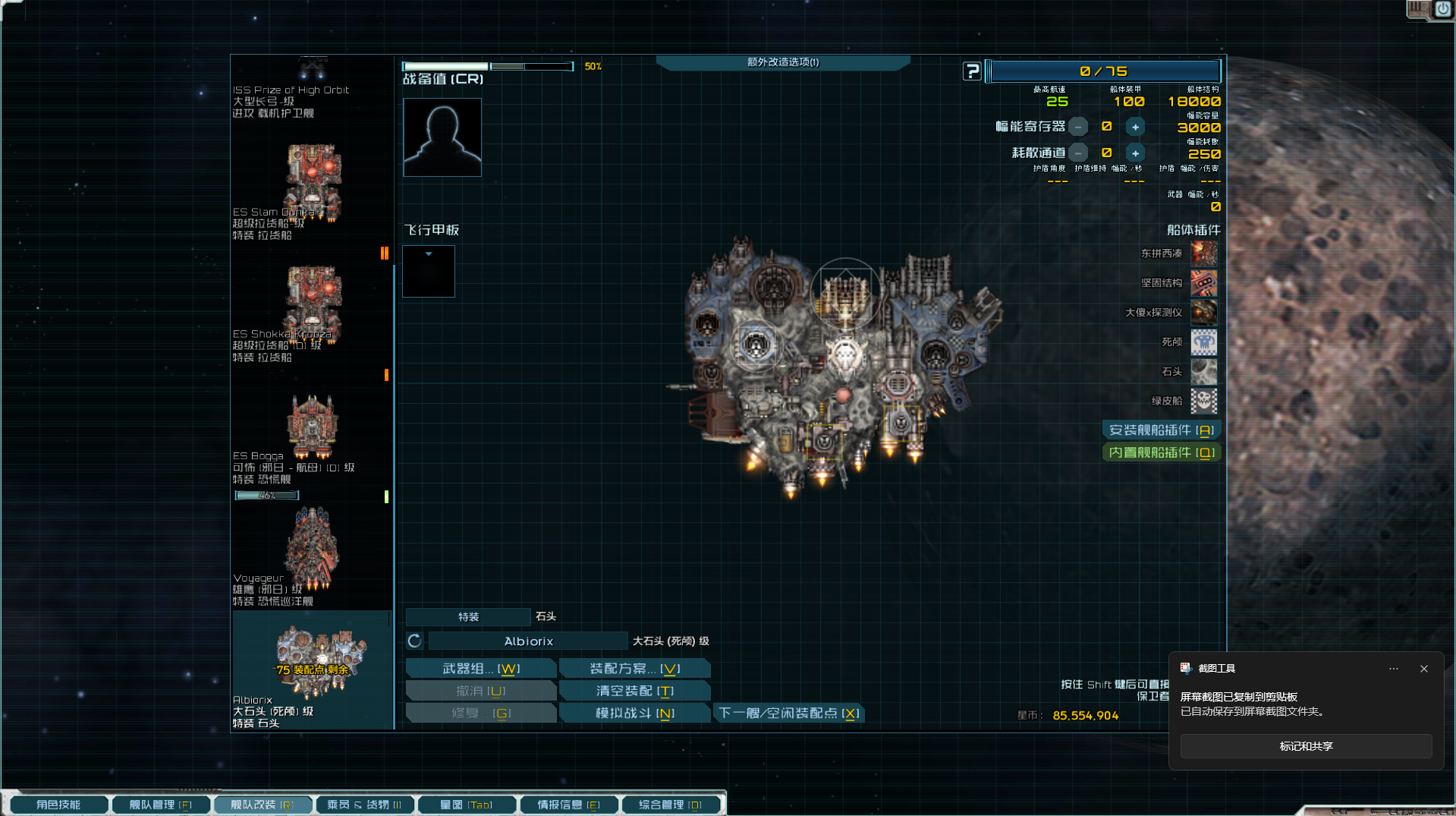1456x816 pixels.
Task: Increase 耗散通道 vents with plus
Action: (x=1135, y=153)
